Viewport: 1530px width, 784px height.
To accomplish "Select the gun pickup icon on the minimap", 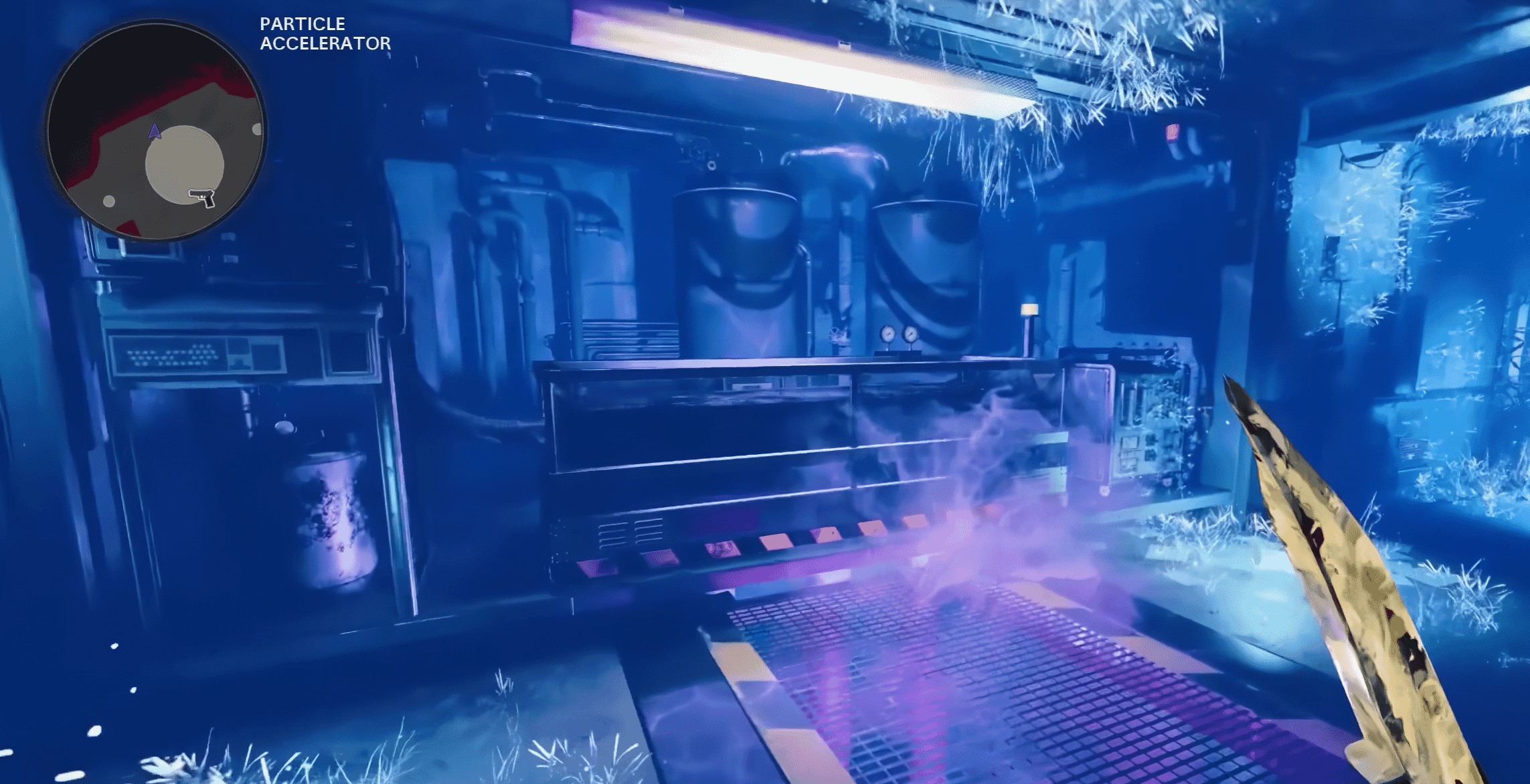I will click(x=202, y=198).
